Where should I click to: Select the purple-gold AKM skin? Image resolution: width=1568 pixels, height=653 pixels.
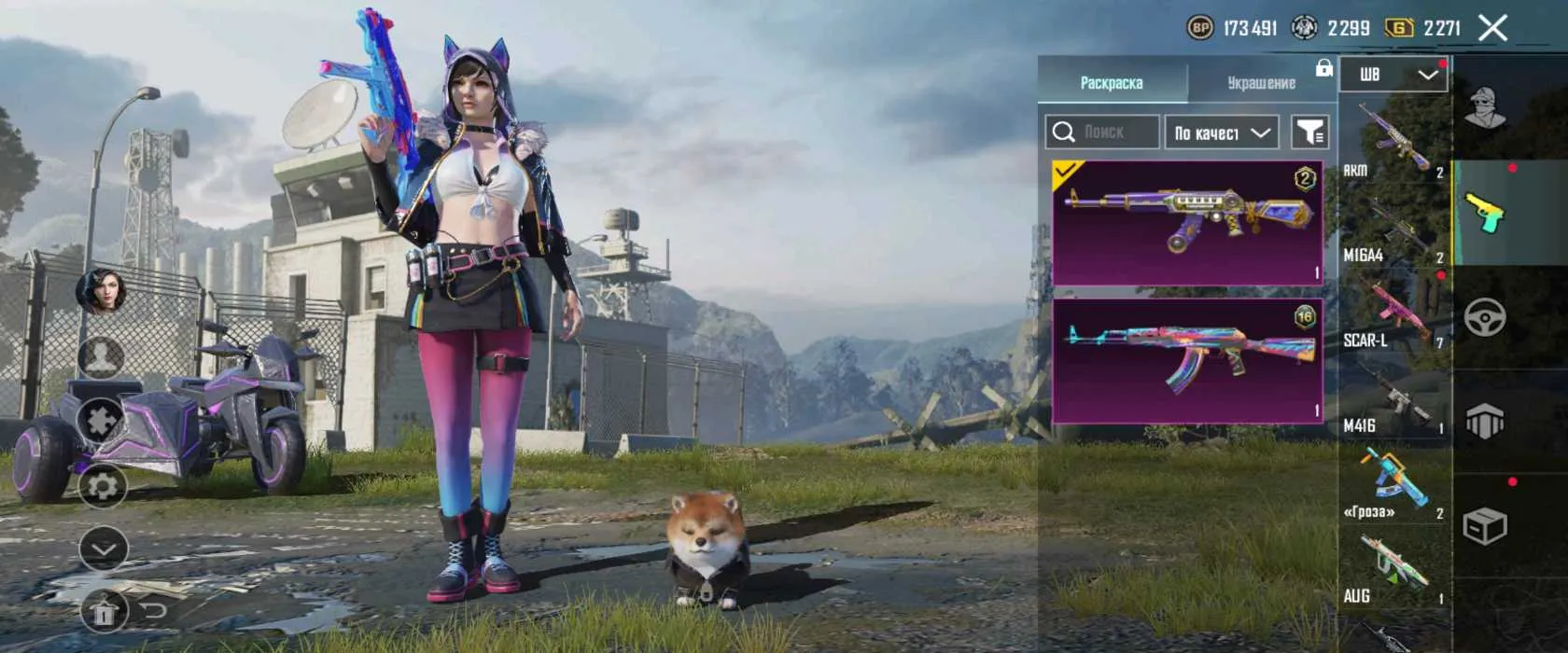pos(1187,222)
